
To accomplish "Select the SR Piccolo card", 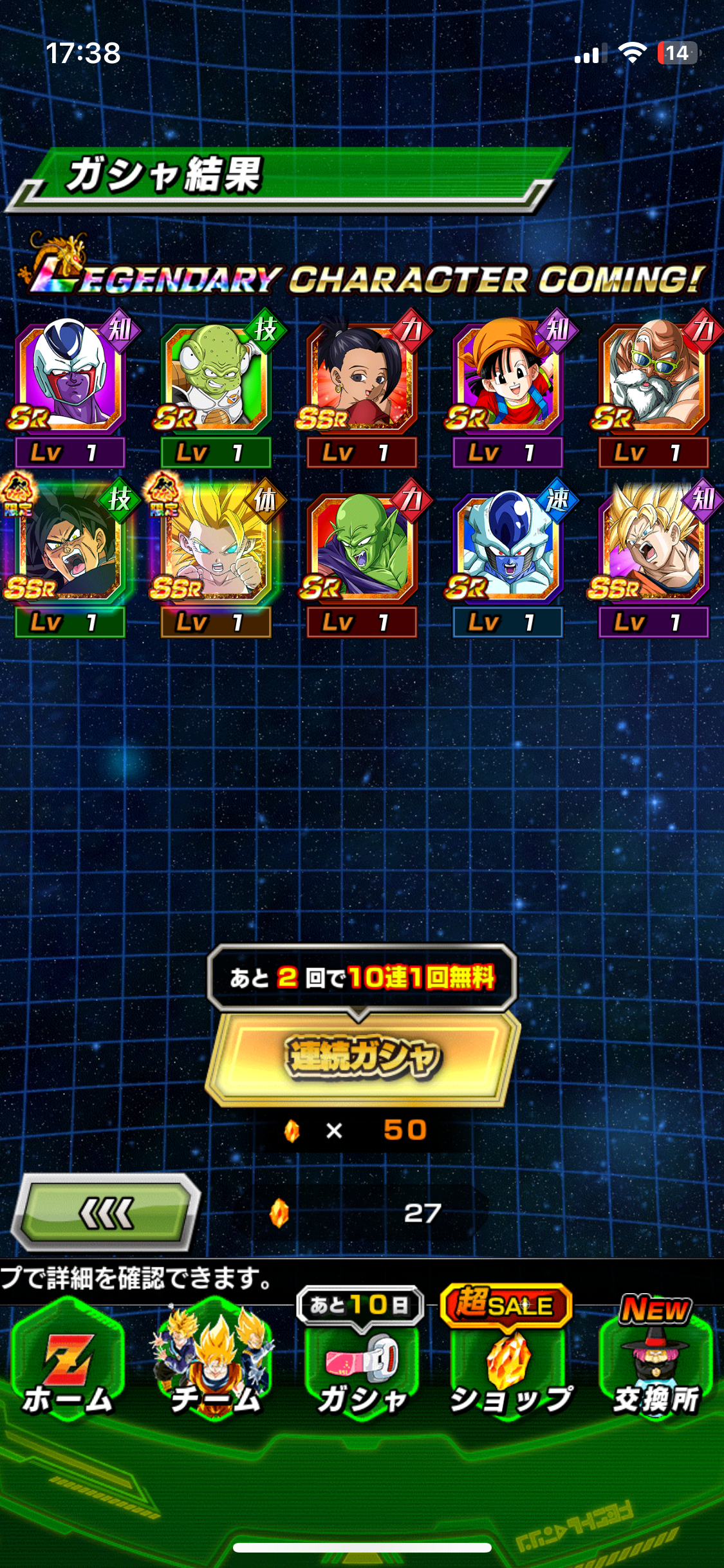I will tap(362, 548).
